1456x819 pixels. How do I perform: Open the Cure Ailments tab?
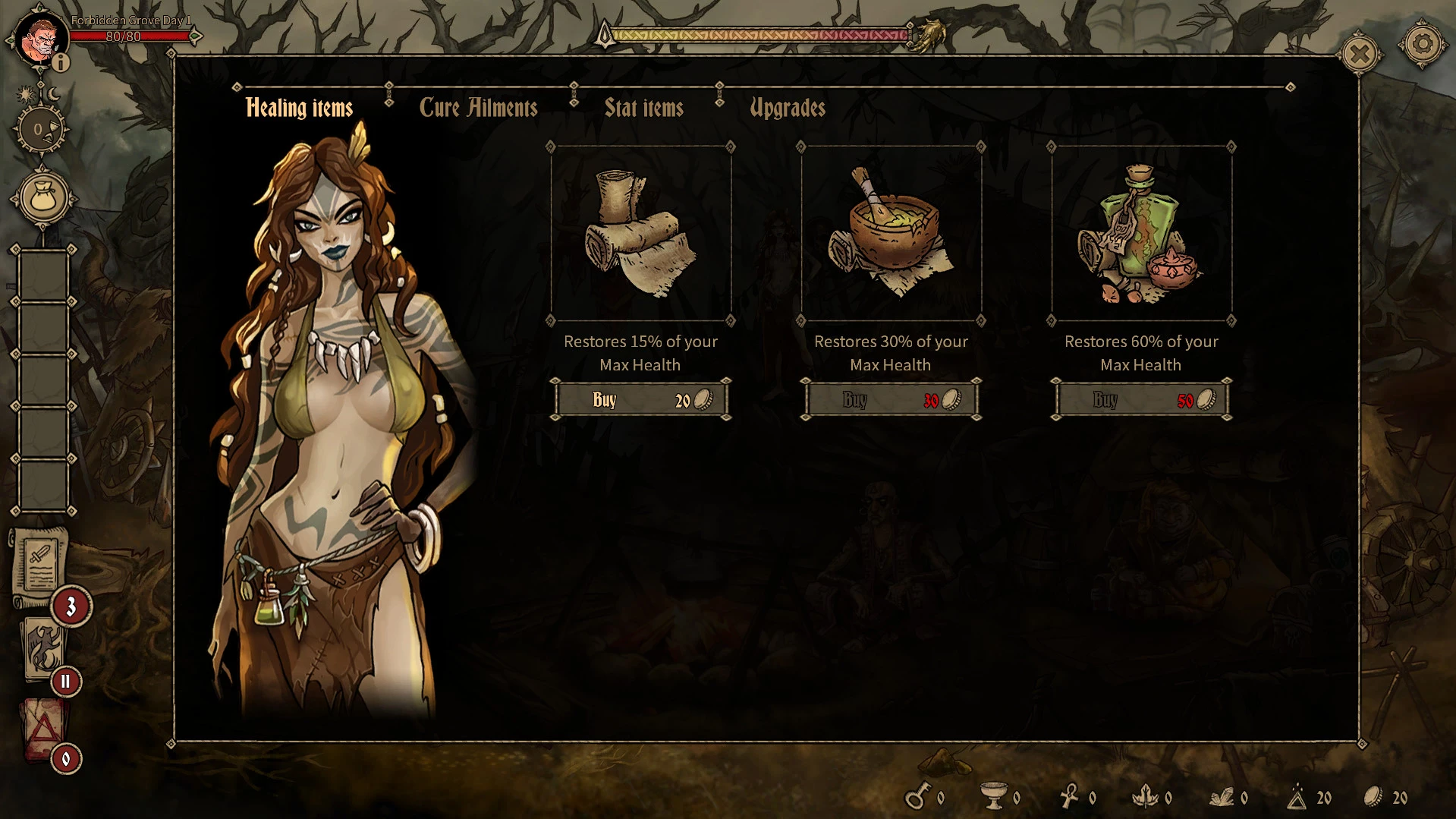478,108
